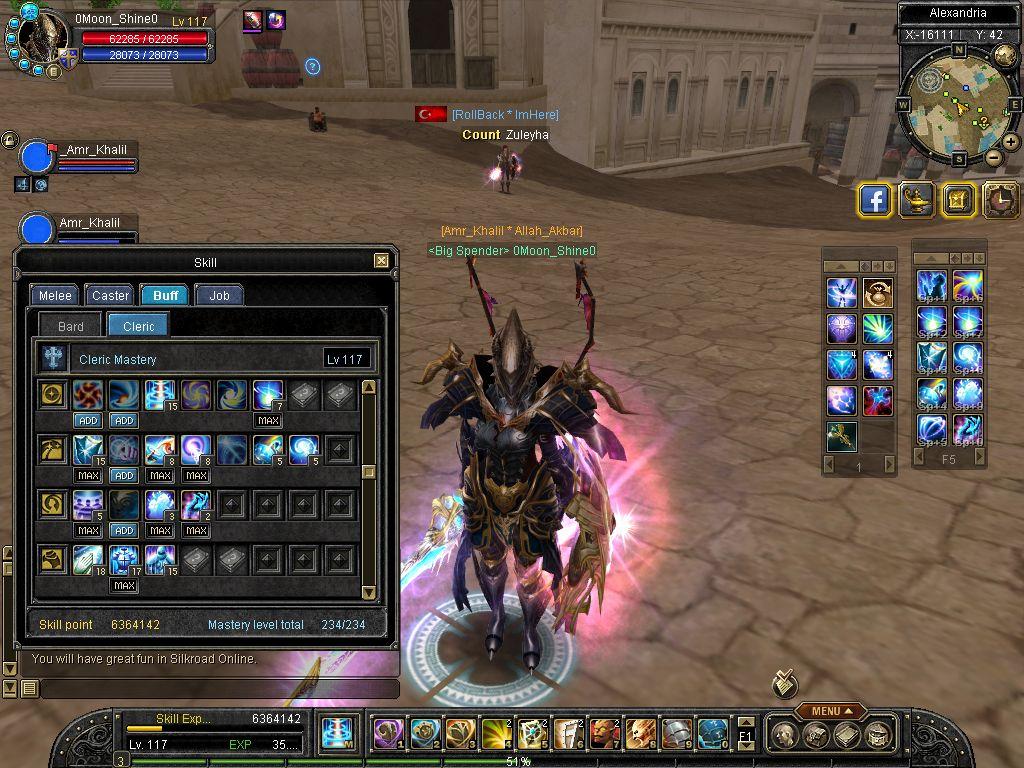The image size is (1024, 768).
Task: Close the Skill window
Action: pos(381,261)
